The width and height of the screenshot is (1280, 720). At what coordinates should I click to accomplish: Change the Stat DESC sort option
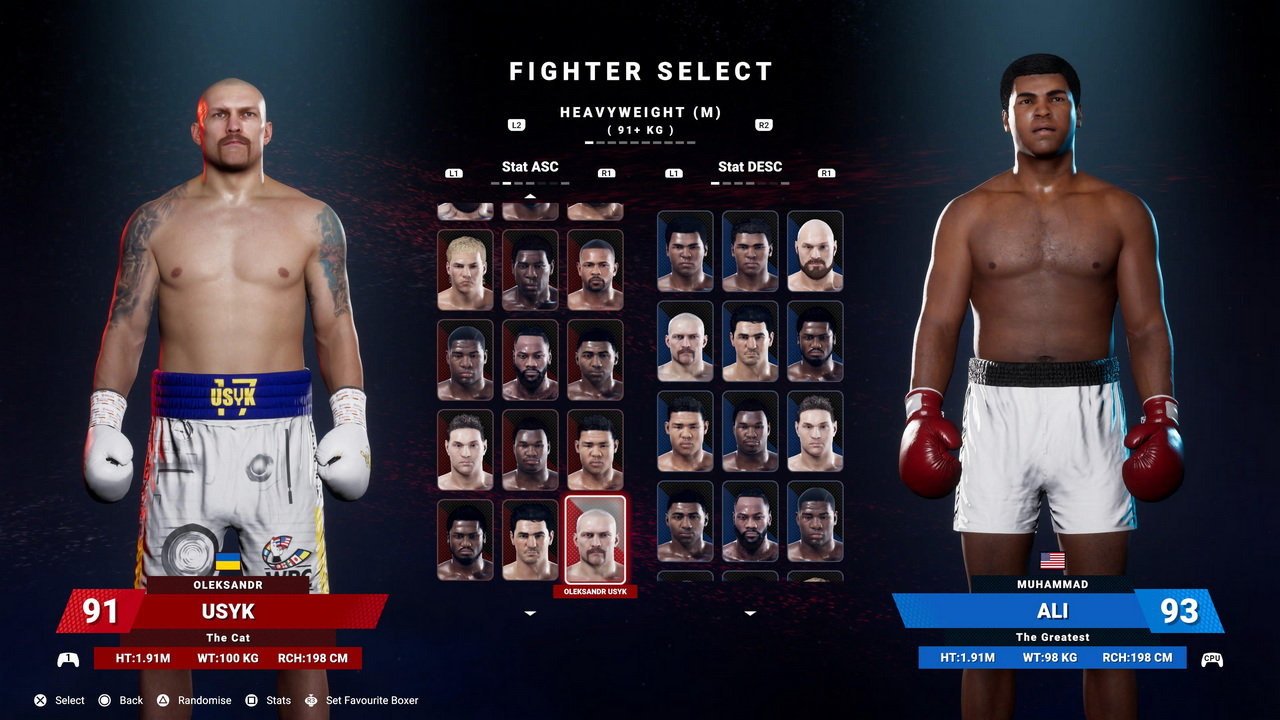(x=750, y=167)
